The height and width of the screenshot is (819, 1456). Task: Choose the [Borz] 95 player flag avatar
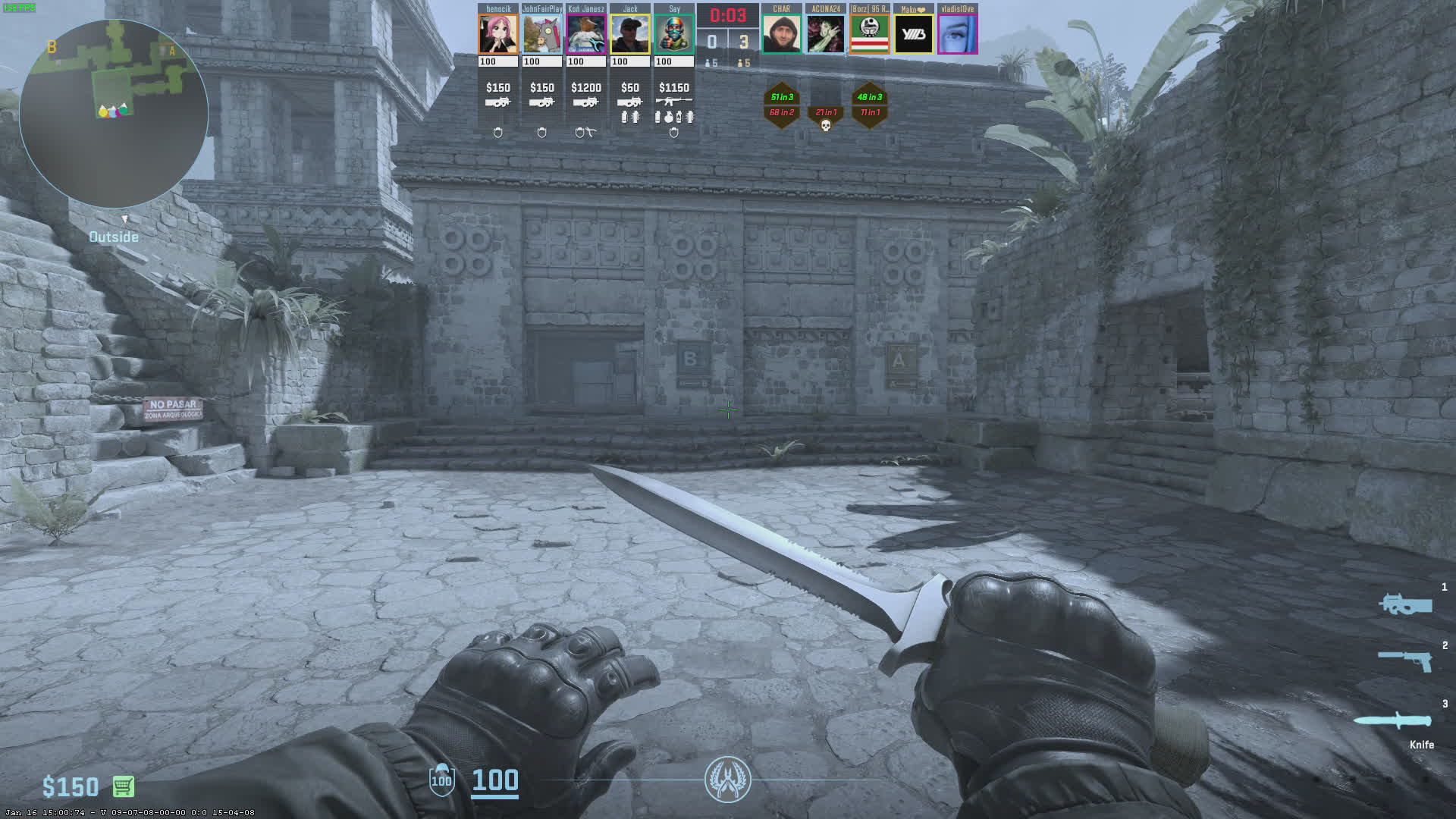(869, 34)
